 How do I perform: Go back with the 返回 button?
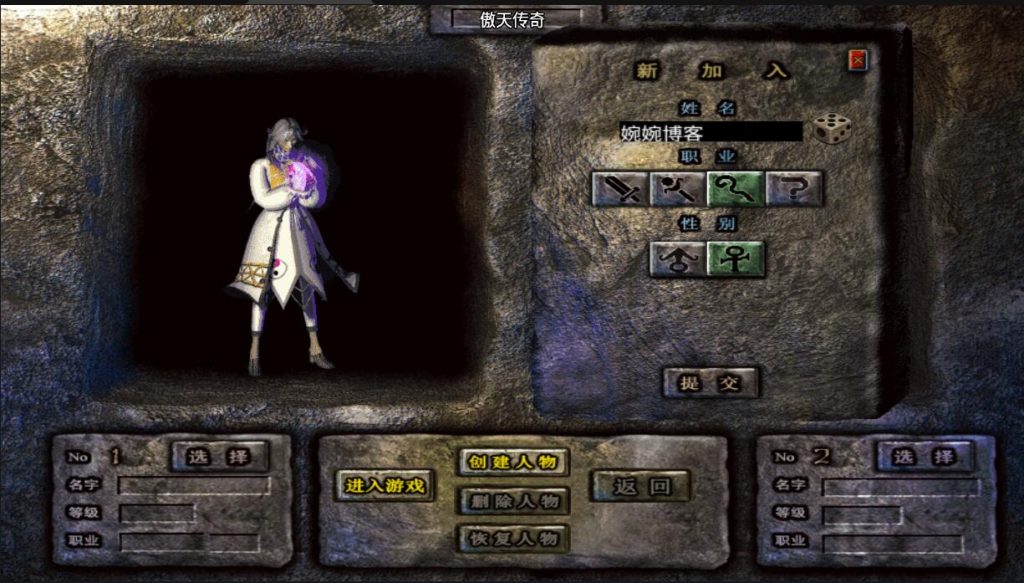click(x=641, y=487)
